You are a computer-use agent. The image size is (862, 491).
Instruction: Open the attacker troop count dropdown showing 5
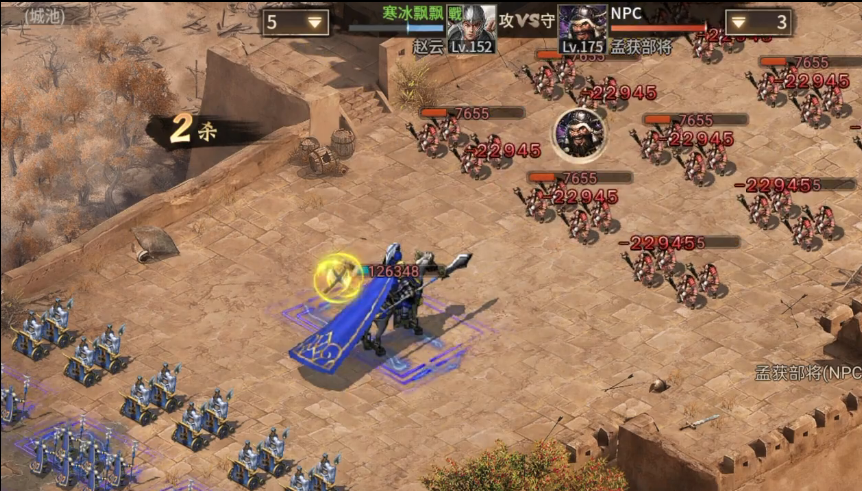296,22
